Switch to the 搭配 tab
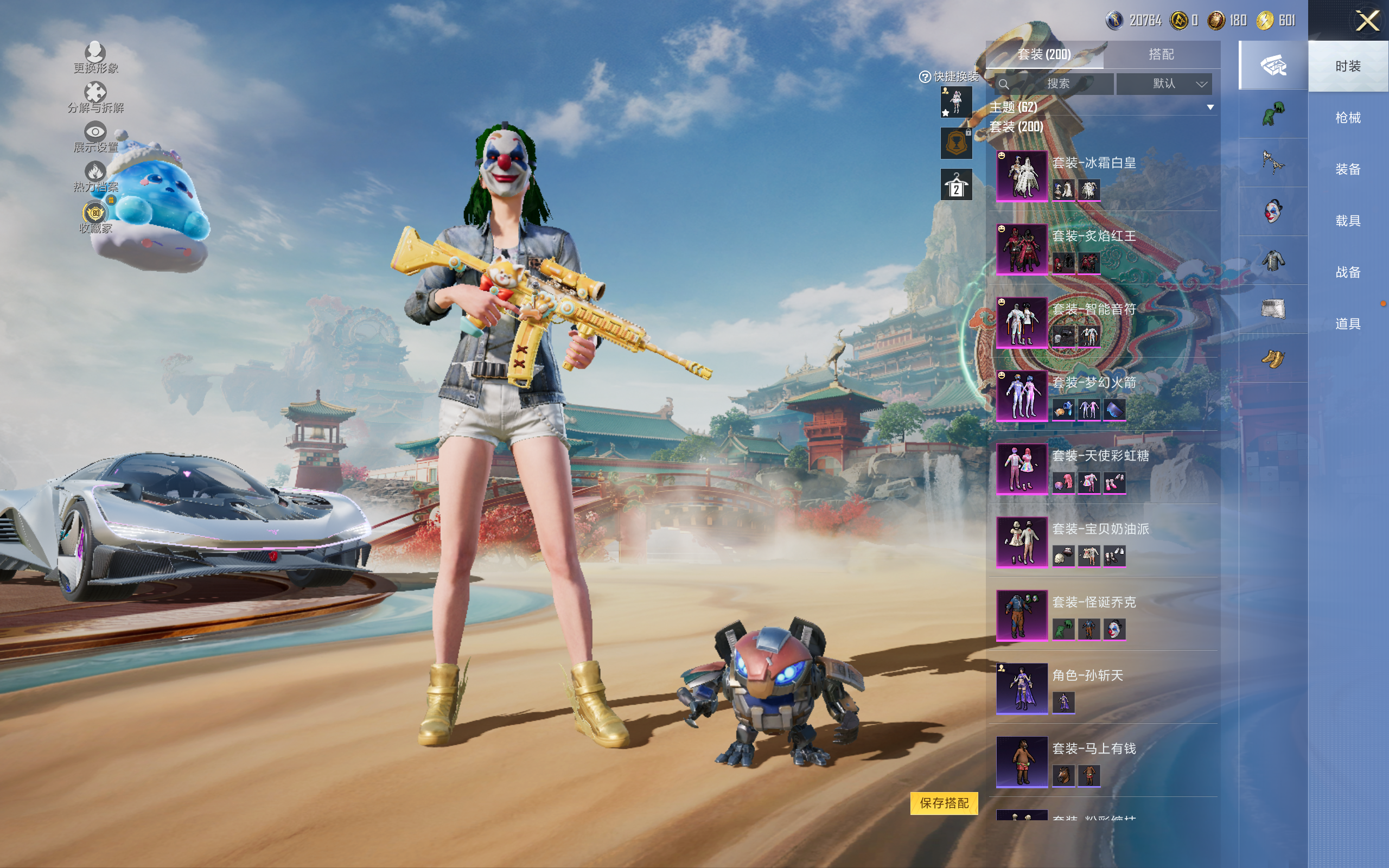The width and height of the screenshot is (1389, 868). [1161, 55]
